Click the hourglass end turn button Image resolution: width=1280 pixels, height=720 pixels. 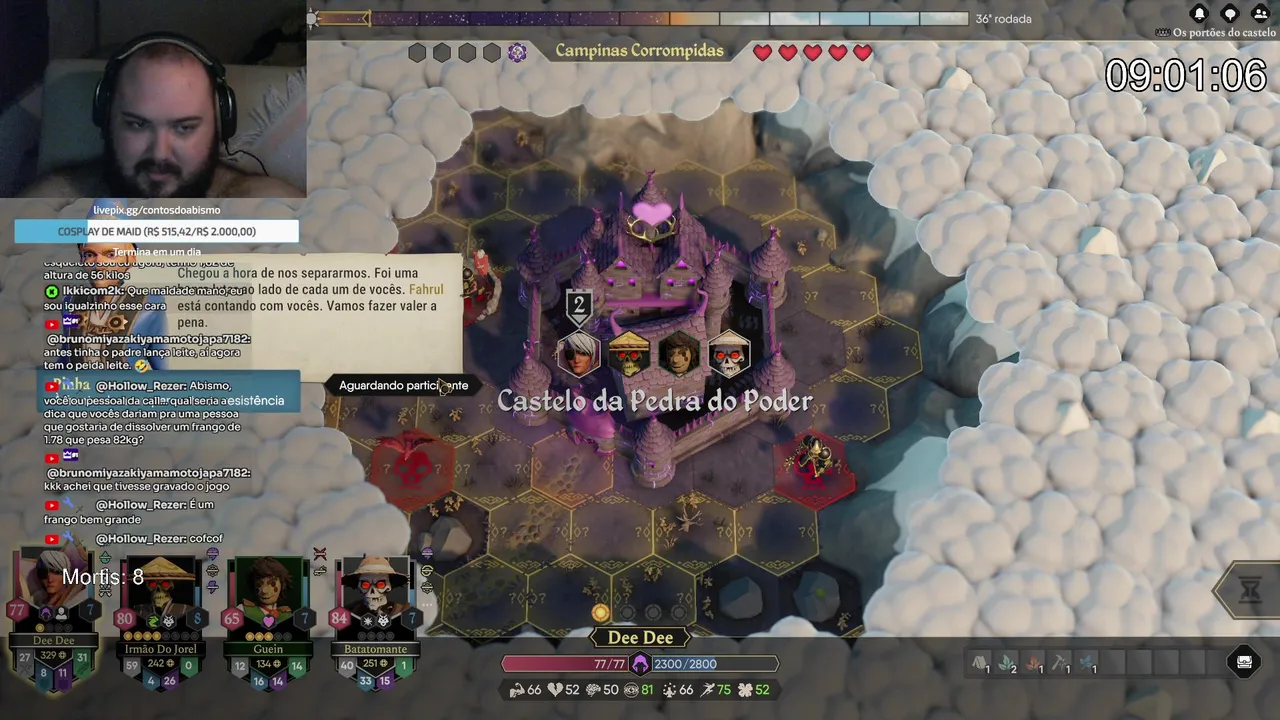(1250, 591)
